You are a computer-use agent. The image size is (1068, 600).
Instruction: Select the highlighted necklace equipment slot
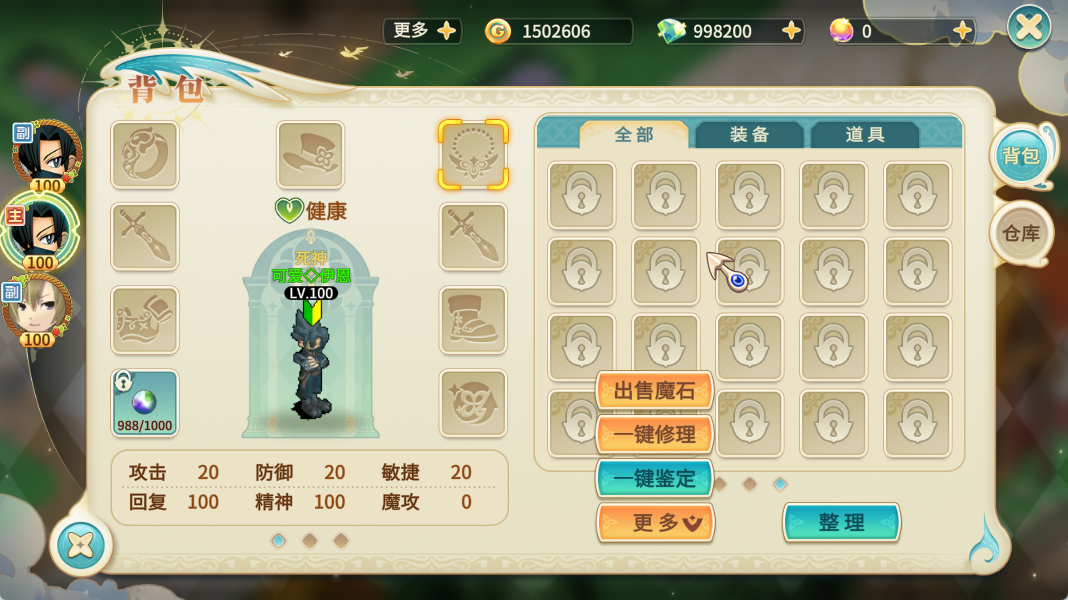[473, 155]
